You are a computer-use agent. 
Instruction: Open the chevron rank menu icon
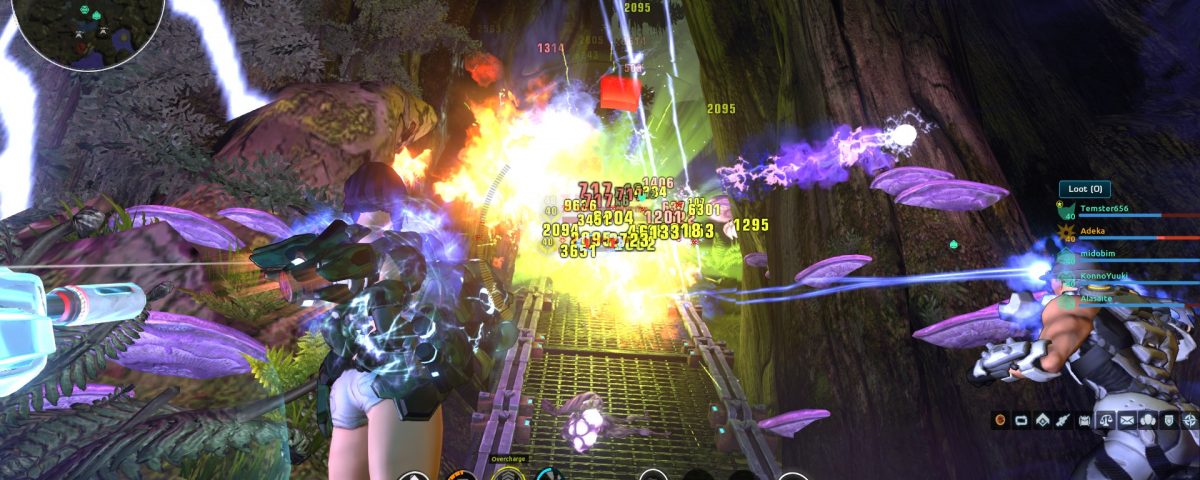pos(1041,421)
